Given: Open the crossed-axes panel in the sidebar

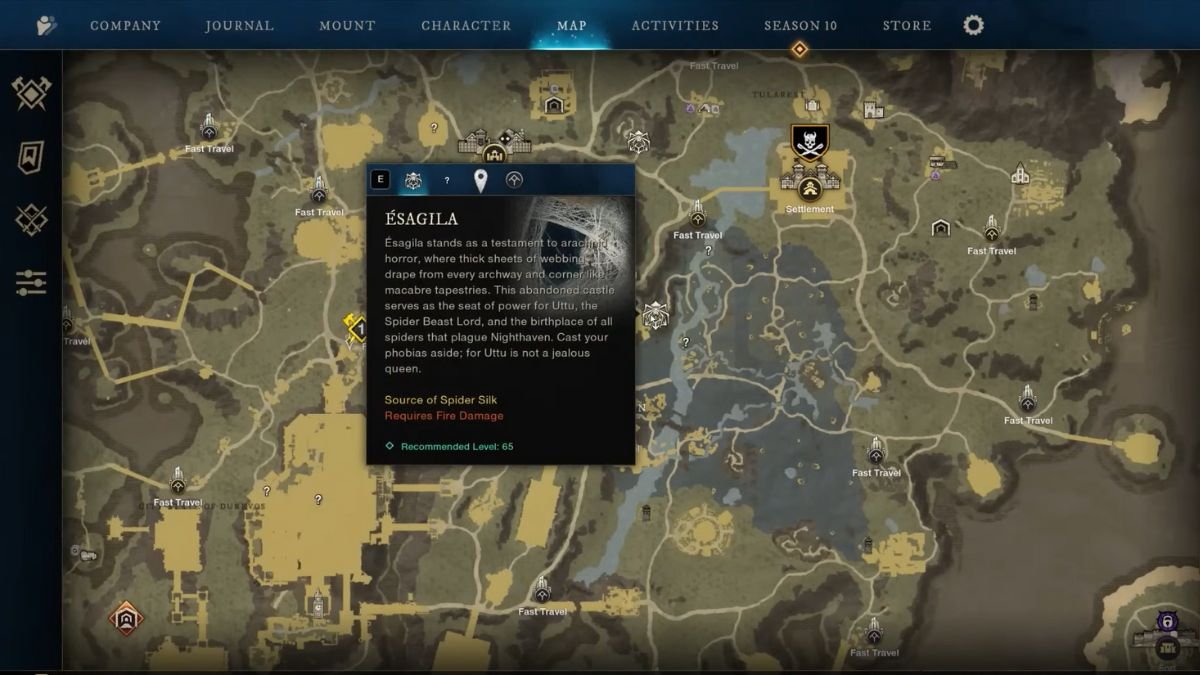Looking at the screenshot, I should [31, 94].
